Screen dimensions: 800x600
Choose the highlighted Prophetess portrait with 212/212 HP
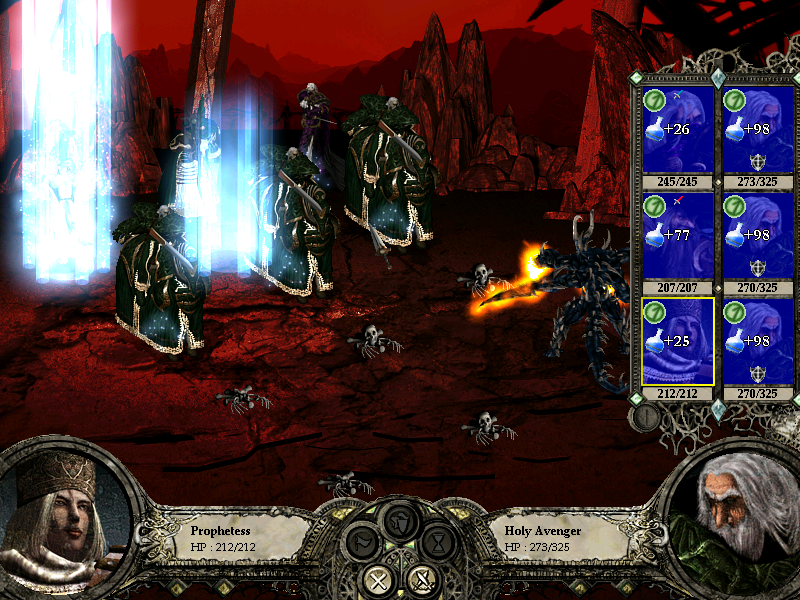click(x=676, y=341)
